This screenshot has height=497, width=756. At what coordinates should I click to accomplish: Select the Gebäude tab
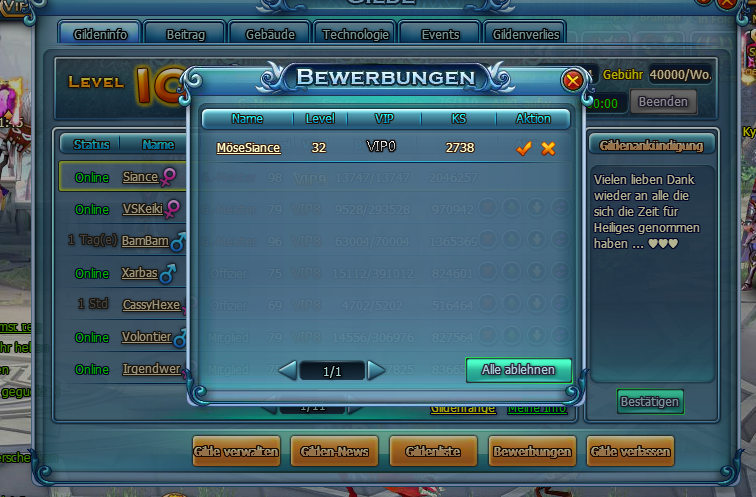[270, 34]
